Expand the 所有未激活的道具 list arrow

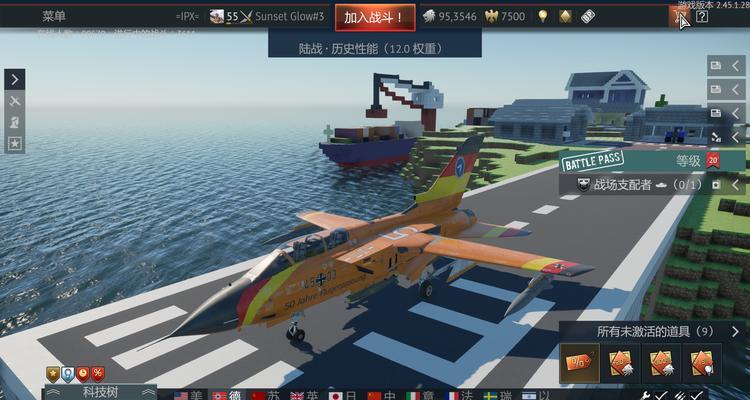(736, 331)
